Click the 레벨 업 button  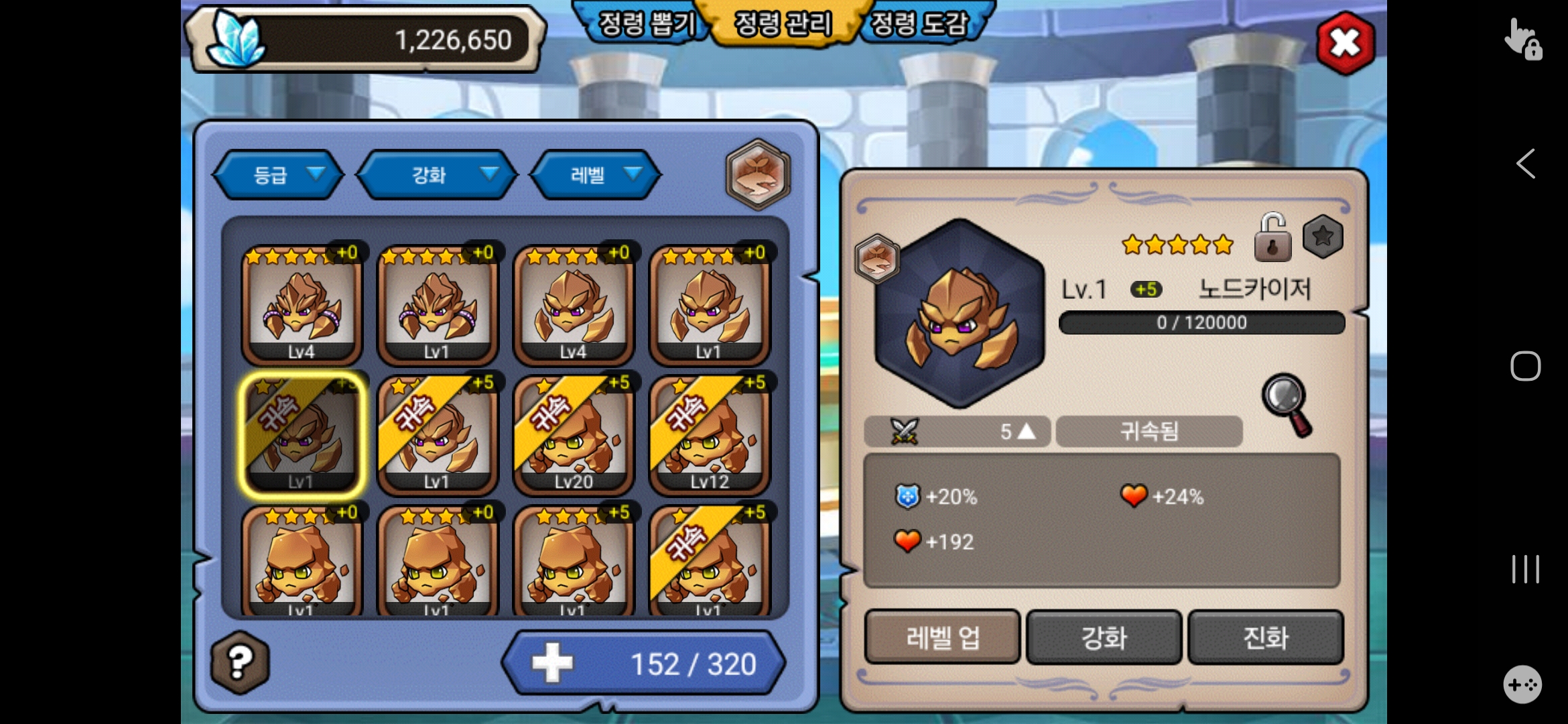click(x=942, y=637)
